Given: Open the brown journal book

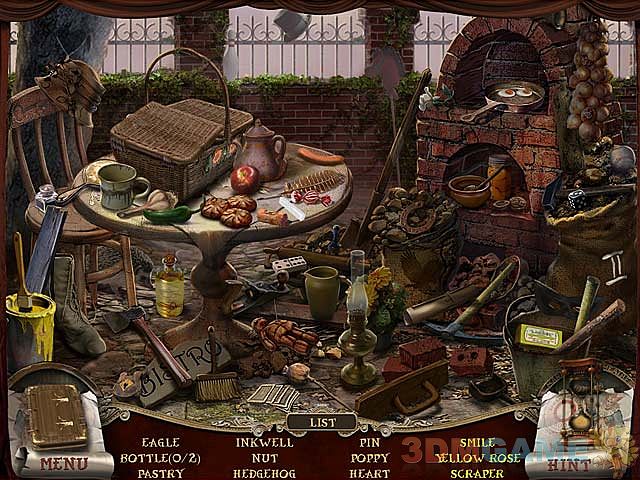Looking at the screenshot, I should (57, 417).
